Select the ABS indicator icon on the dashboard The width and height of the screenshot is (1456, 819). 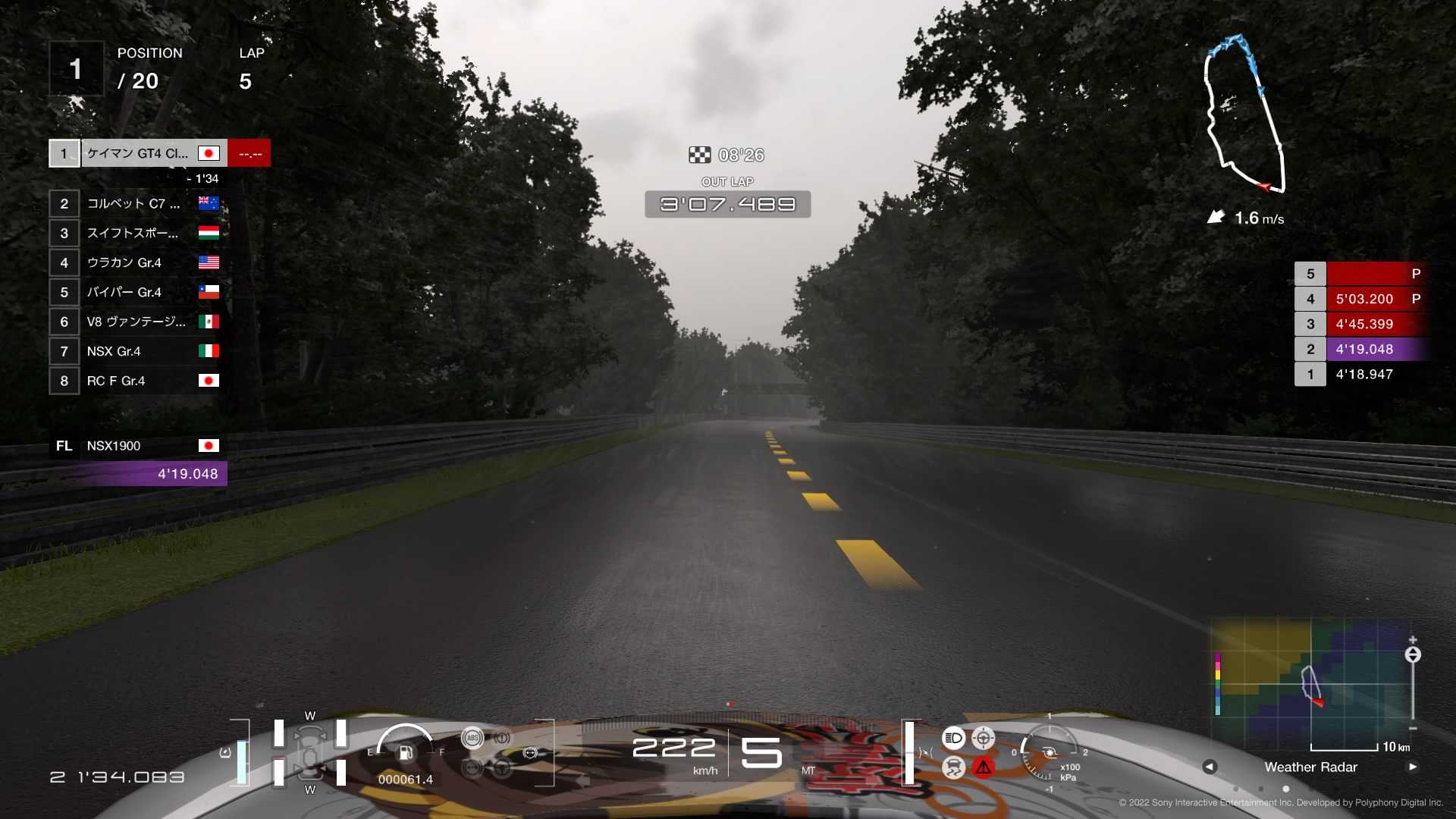[472, 738]
